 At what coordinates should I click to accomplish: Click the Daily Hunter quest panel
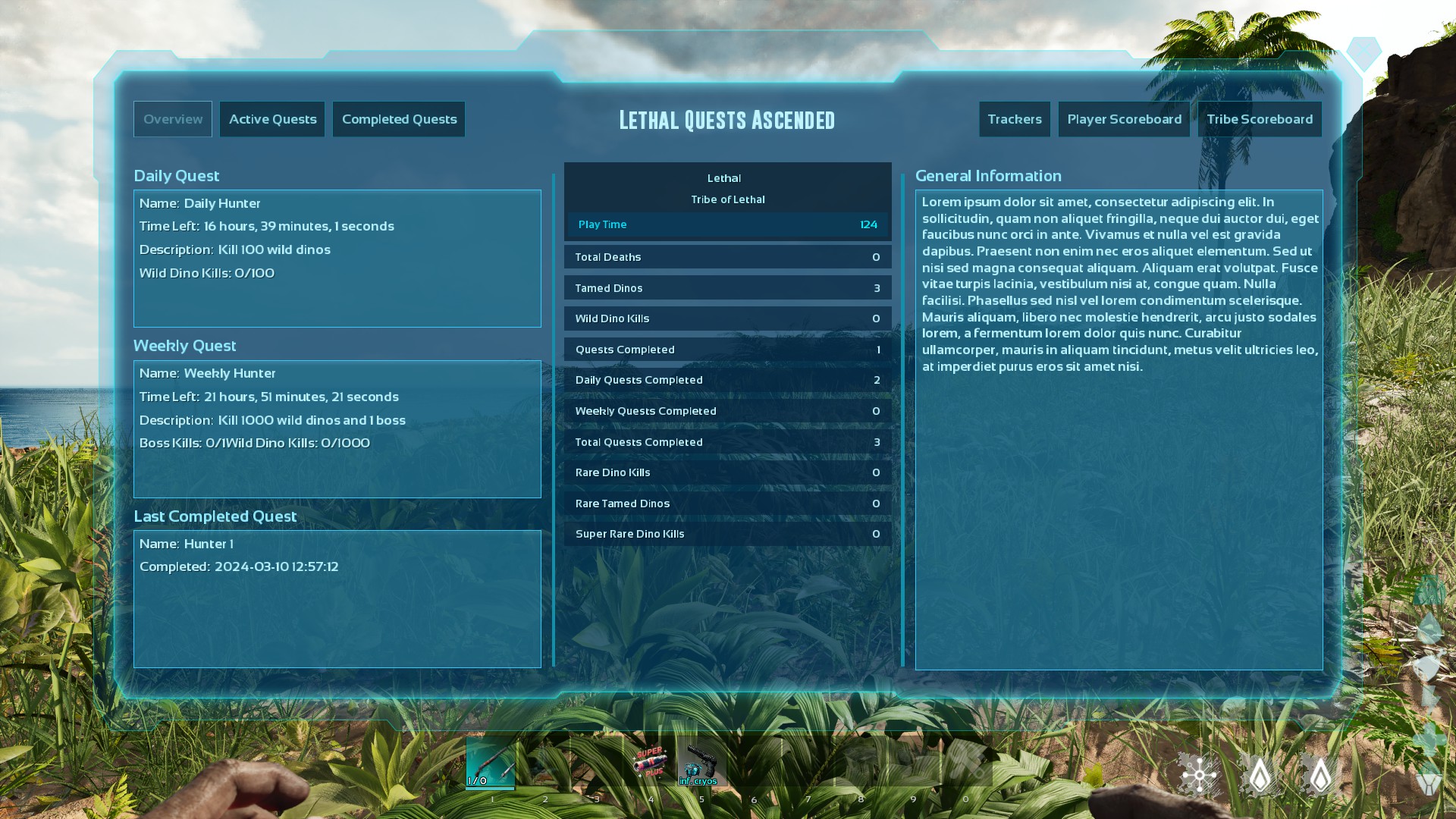(x=337, y=259)
